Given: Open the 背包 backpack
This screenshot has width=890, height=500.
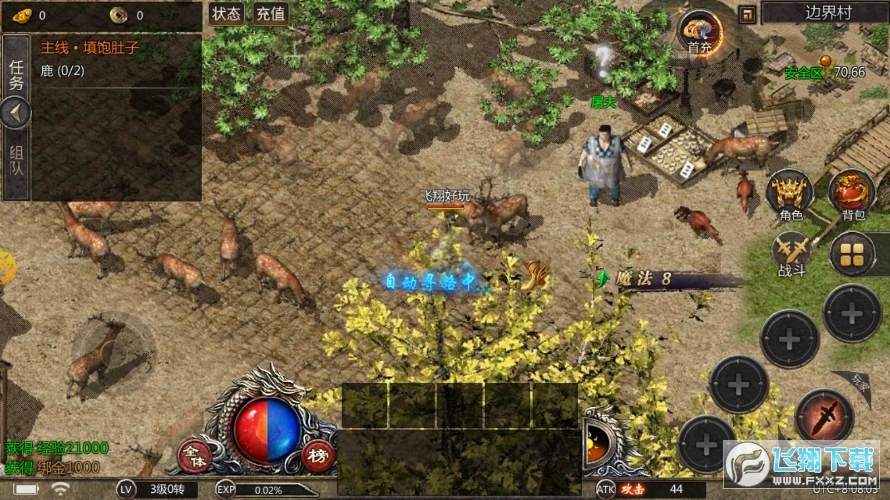Looking at the screenshot, I should (x=852, y=195).
